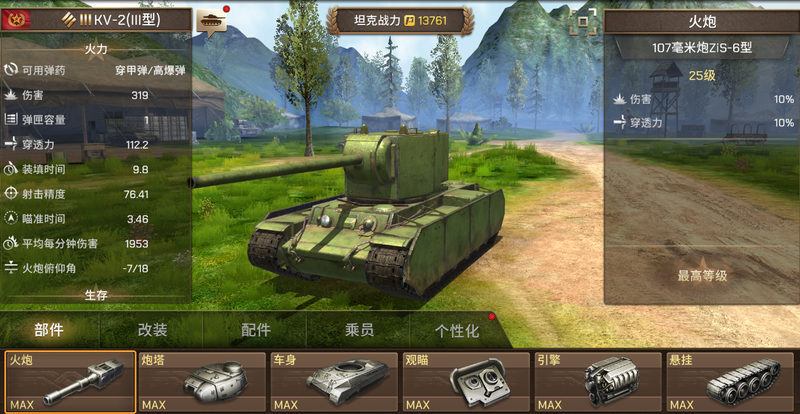Switch to the 部件 parts tab
The height and width of the screenshot is (414, 800).
pyautogui.click(x=50, y=331)
